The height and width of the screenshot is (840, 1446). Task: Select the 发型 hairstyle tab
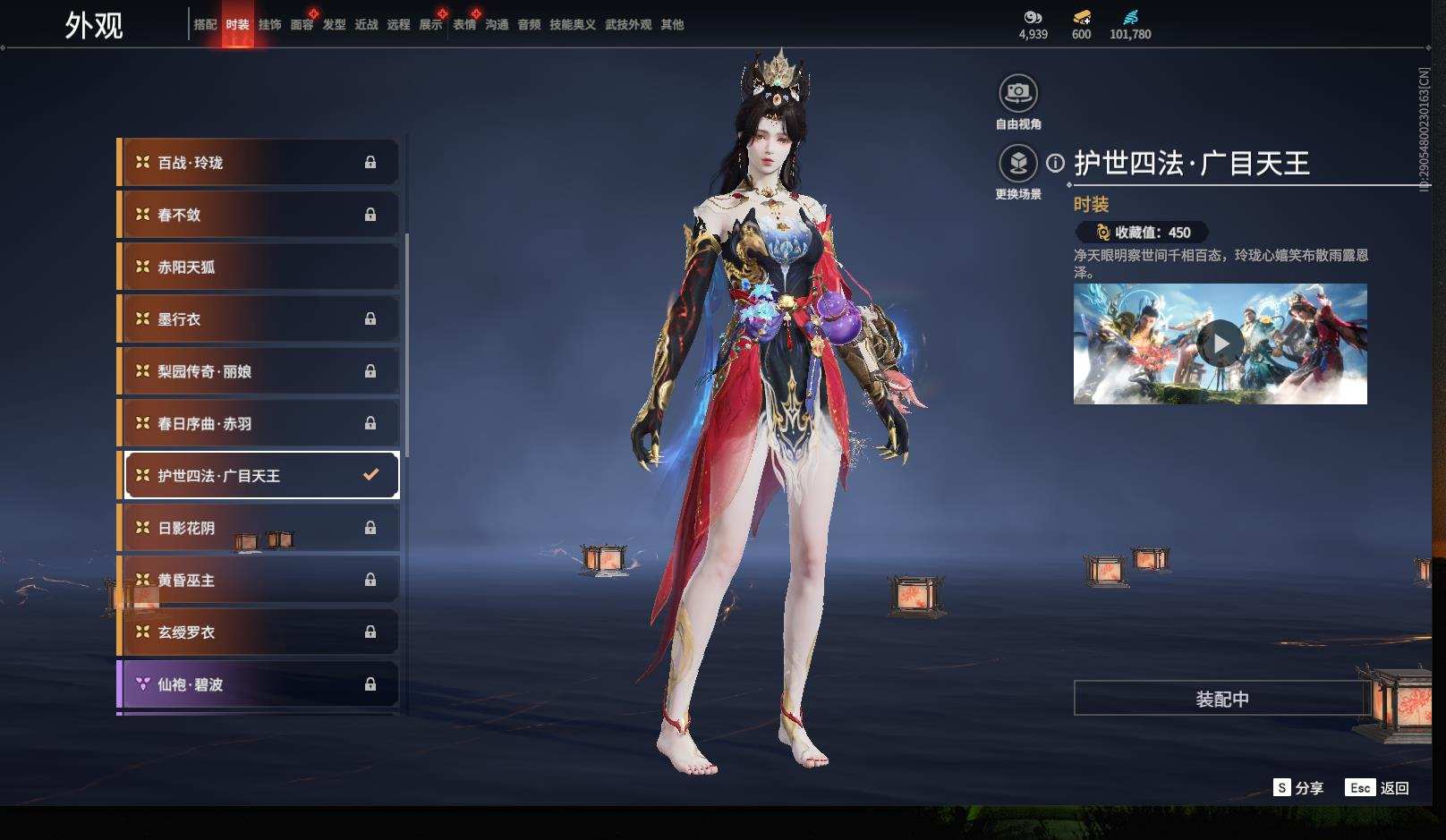pos(334,25)
